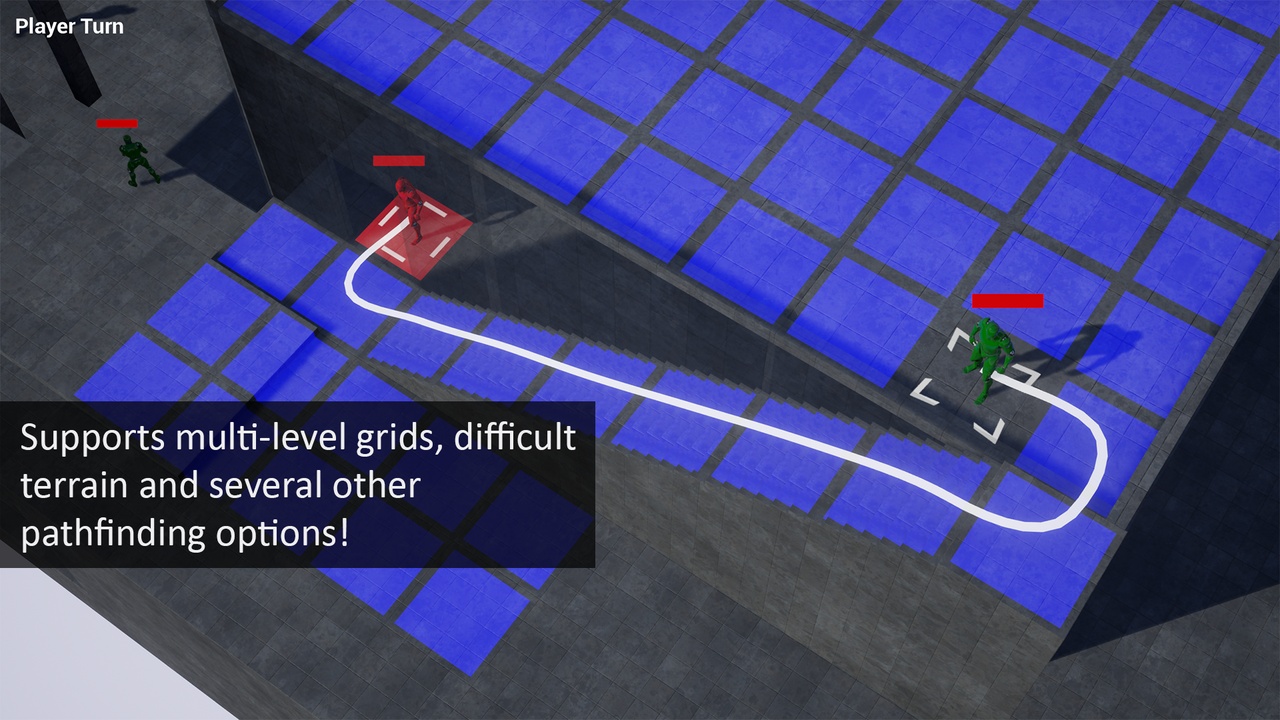Click the Player Turn label
This screenshot has width=1280, height=720.
point(68,26)
